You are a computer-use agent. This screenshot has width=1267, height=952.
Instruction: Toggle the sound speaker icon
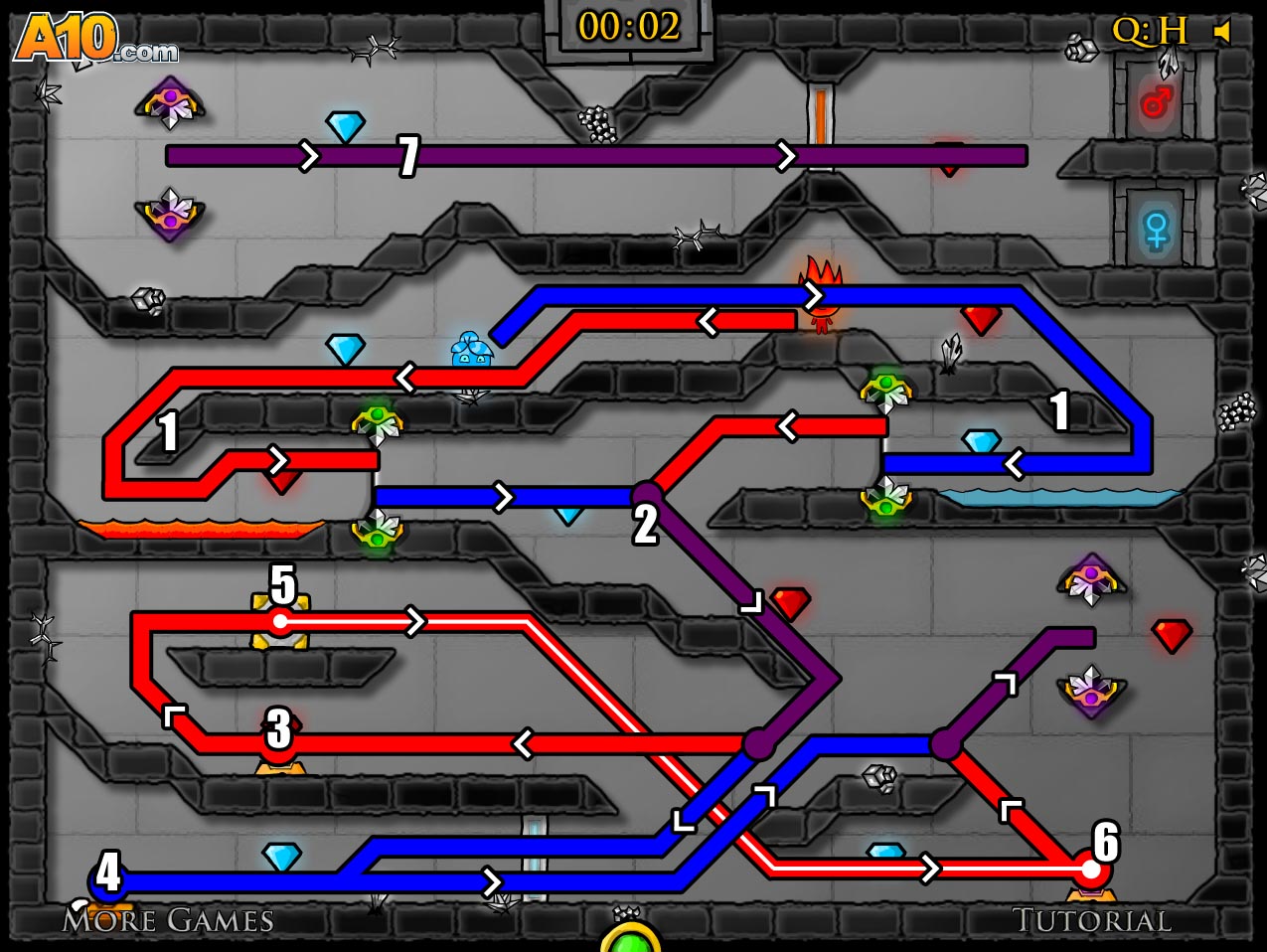click(x=1223, y=32)
